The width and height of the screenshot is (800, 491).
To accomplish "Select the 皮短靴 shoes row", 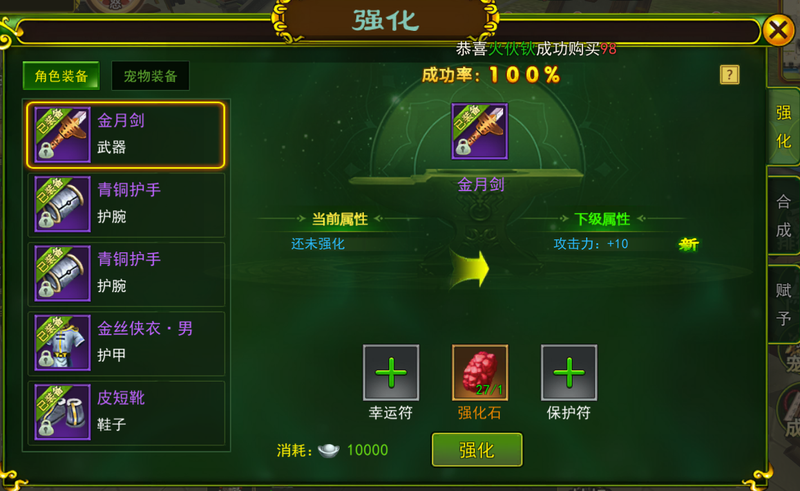I will pyautogui.click(x=126, y=411).
